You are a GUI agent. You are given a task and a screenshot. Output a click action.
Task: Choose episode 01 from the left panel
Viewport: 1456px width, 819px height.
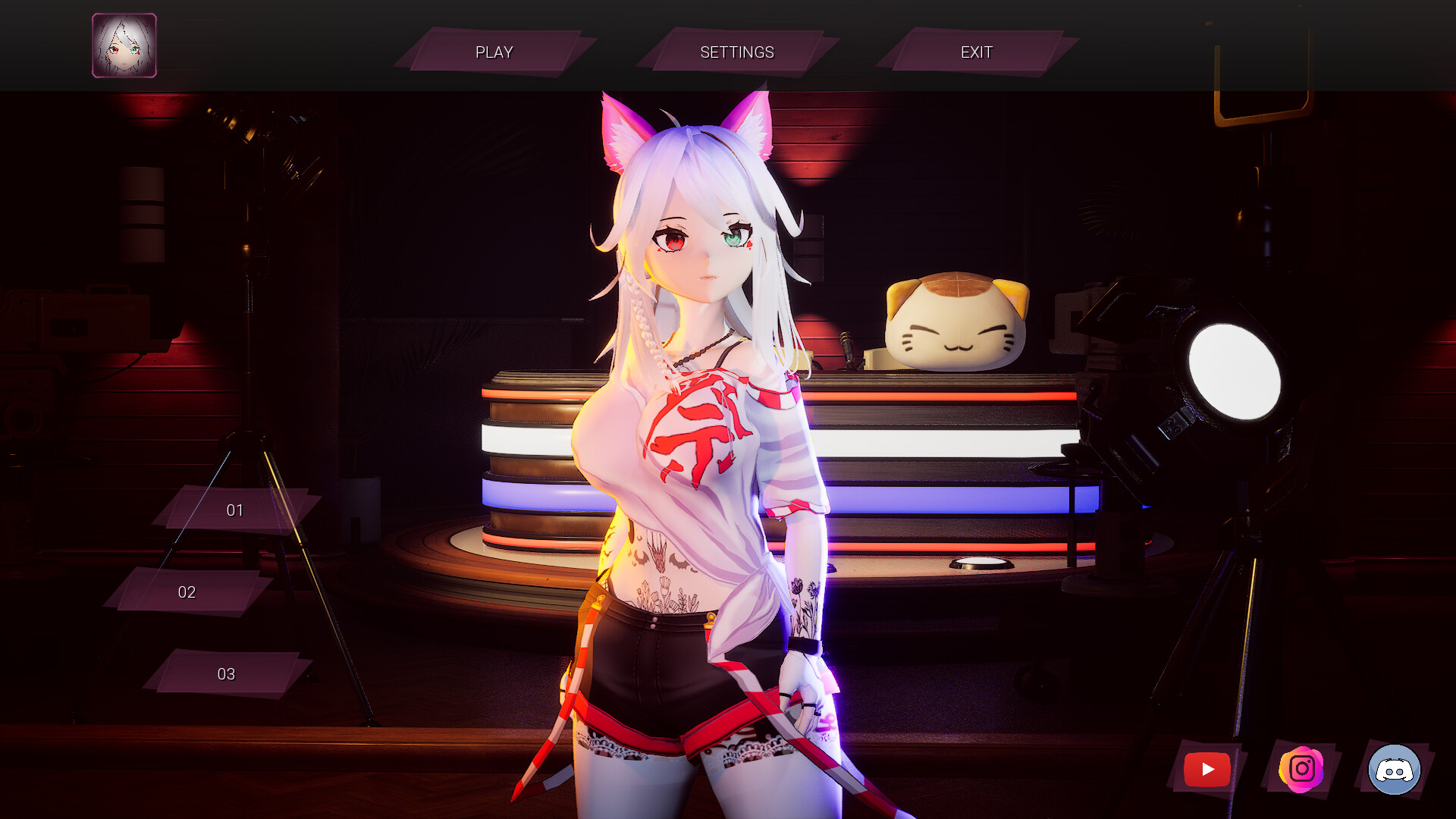click(235, 510)
